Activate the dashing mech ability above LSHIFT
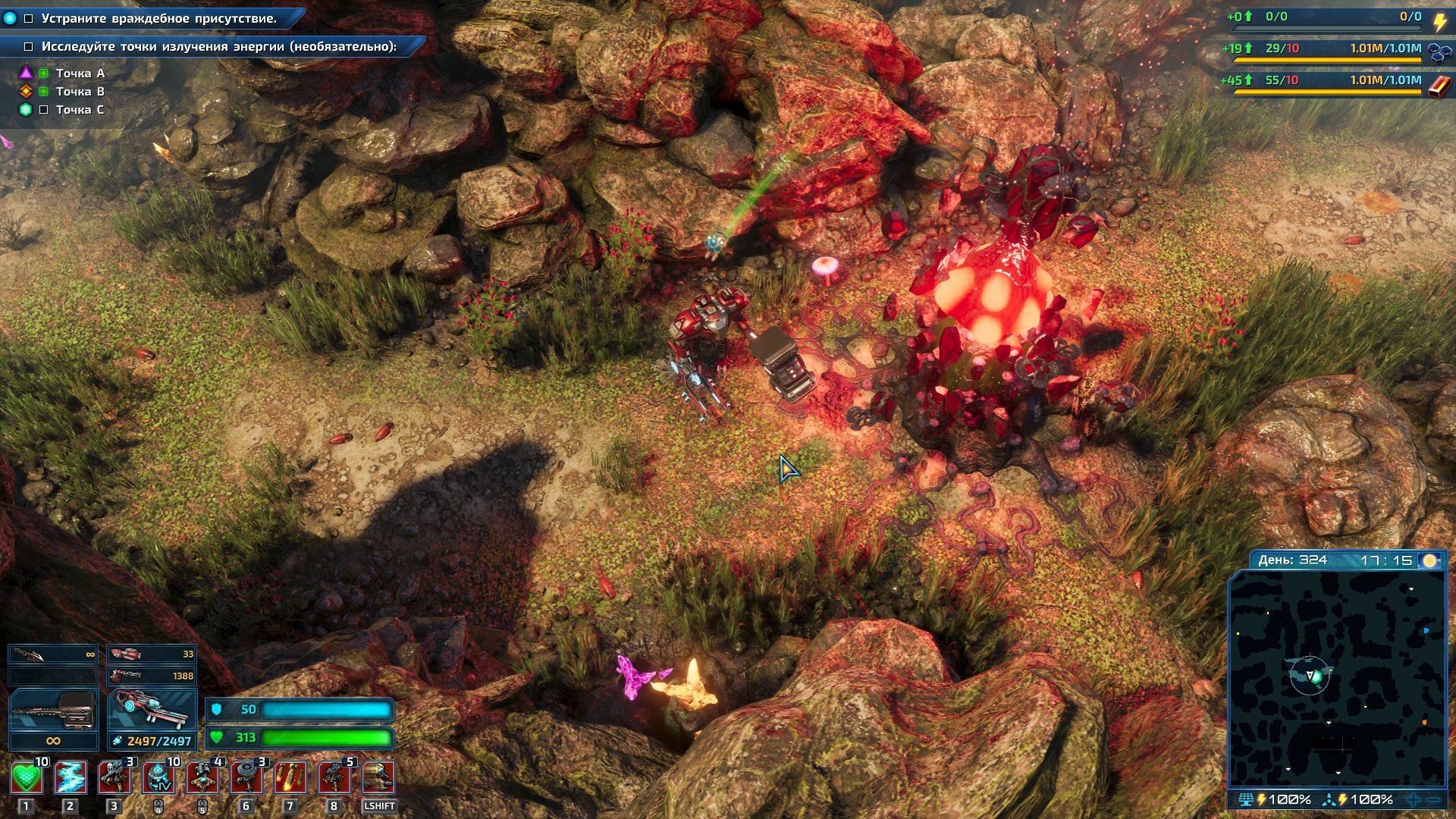Viewport: 1456px width, 819px height. [378, 778]
